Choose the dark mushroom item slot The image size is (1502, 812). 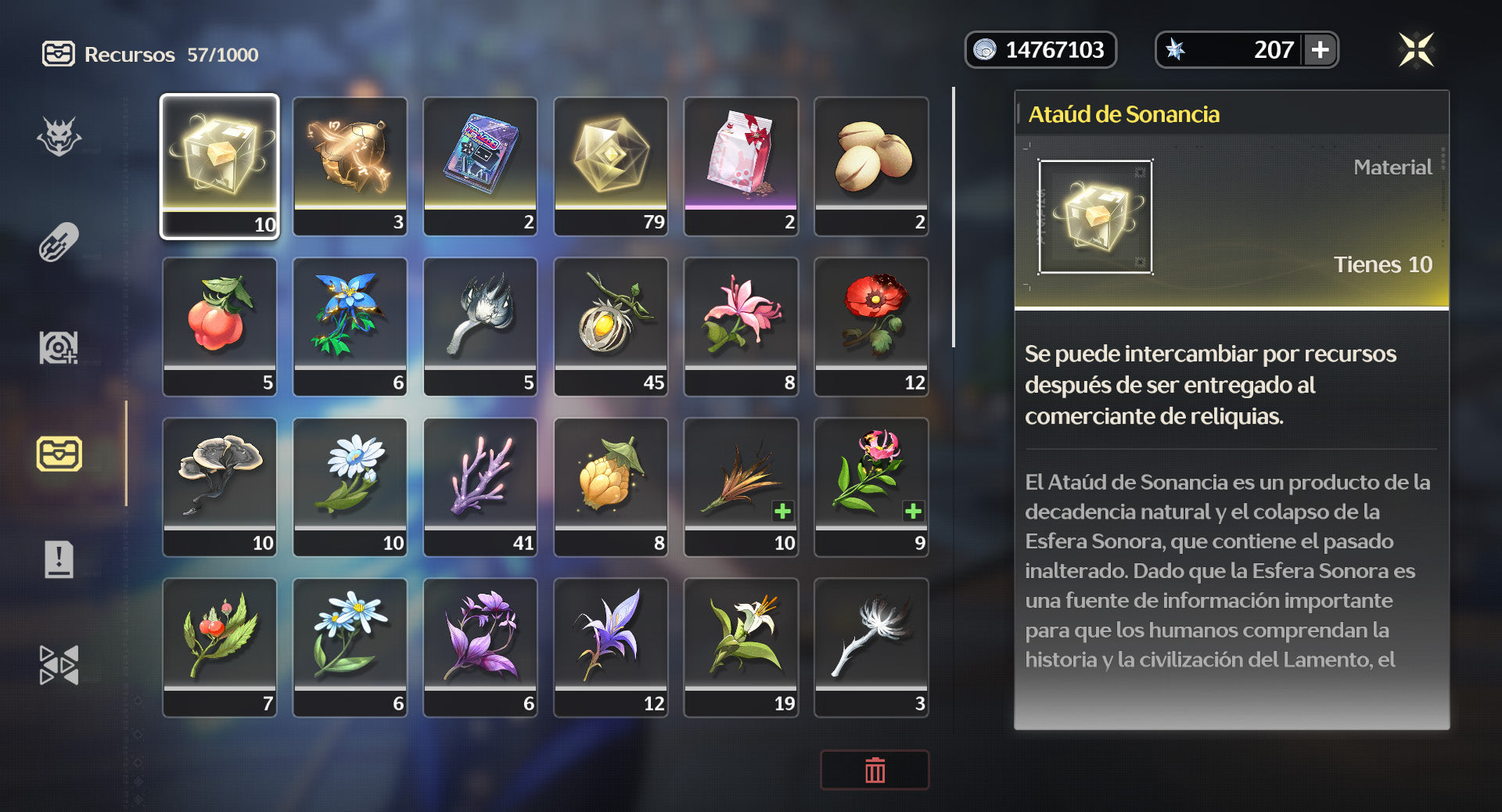(x=220, y=487)
